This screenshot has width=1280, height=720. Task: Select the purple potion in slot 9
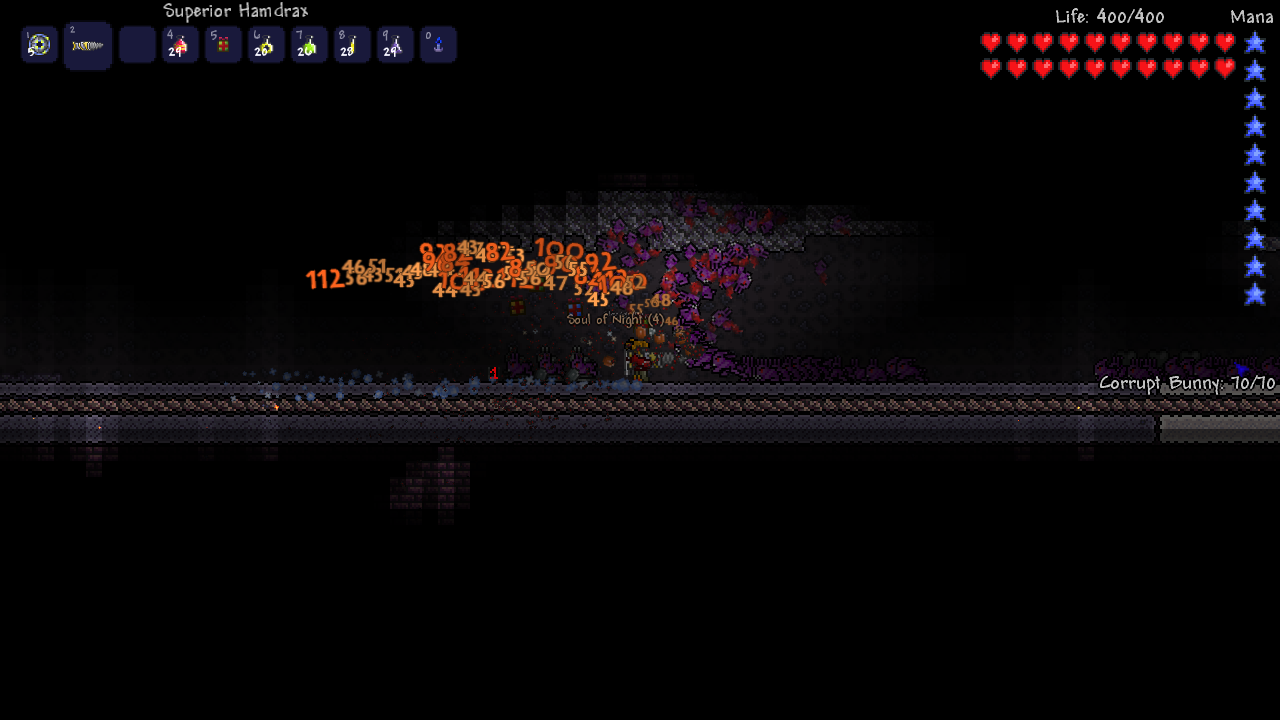tap(395, 45)
